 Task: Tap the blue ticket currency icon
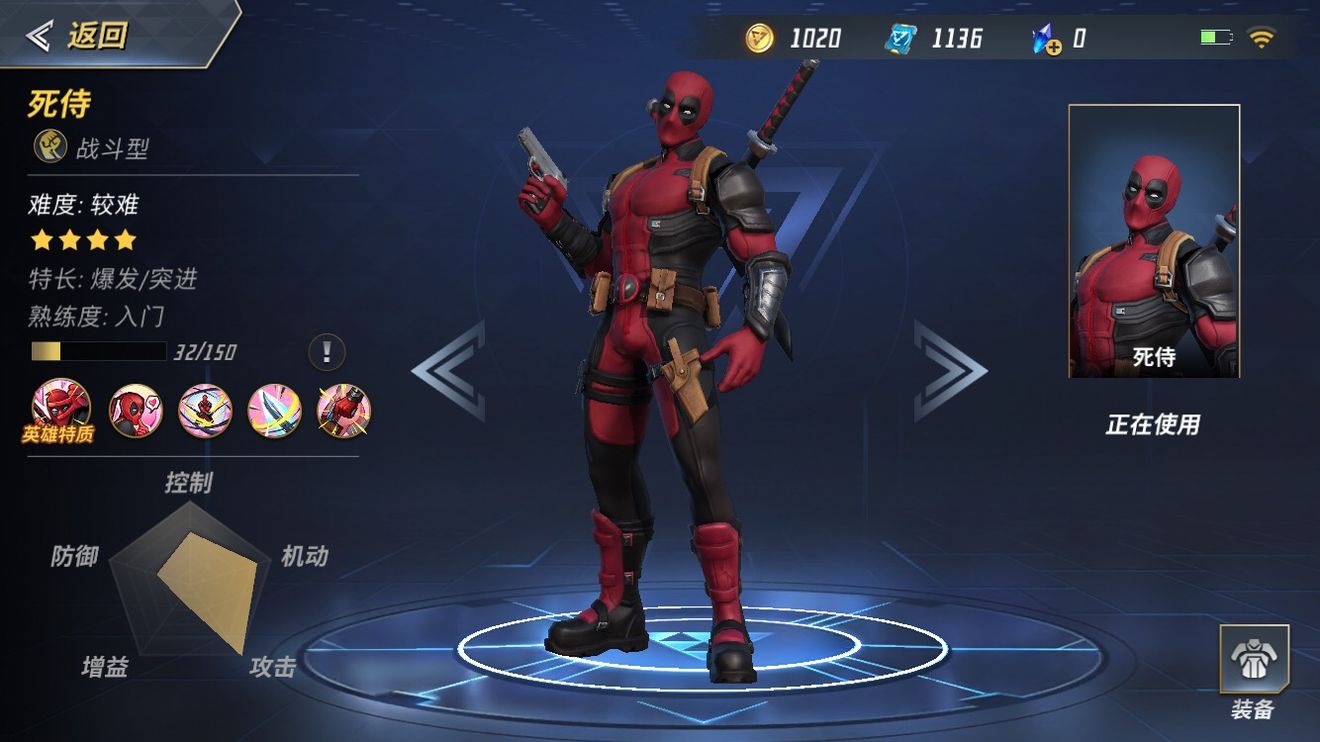[x=900, y=39]
